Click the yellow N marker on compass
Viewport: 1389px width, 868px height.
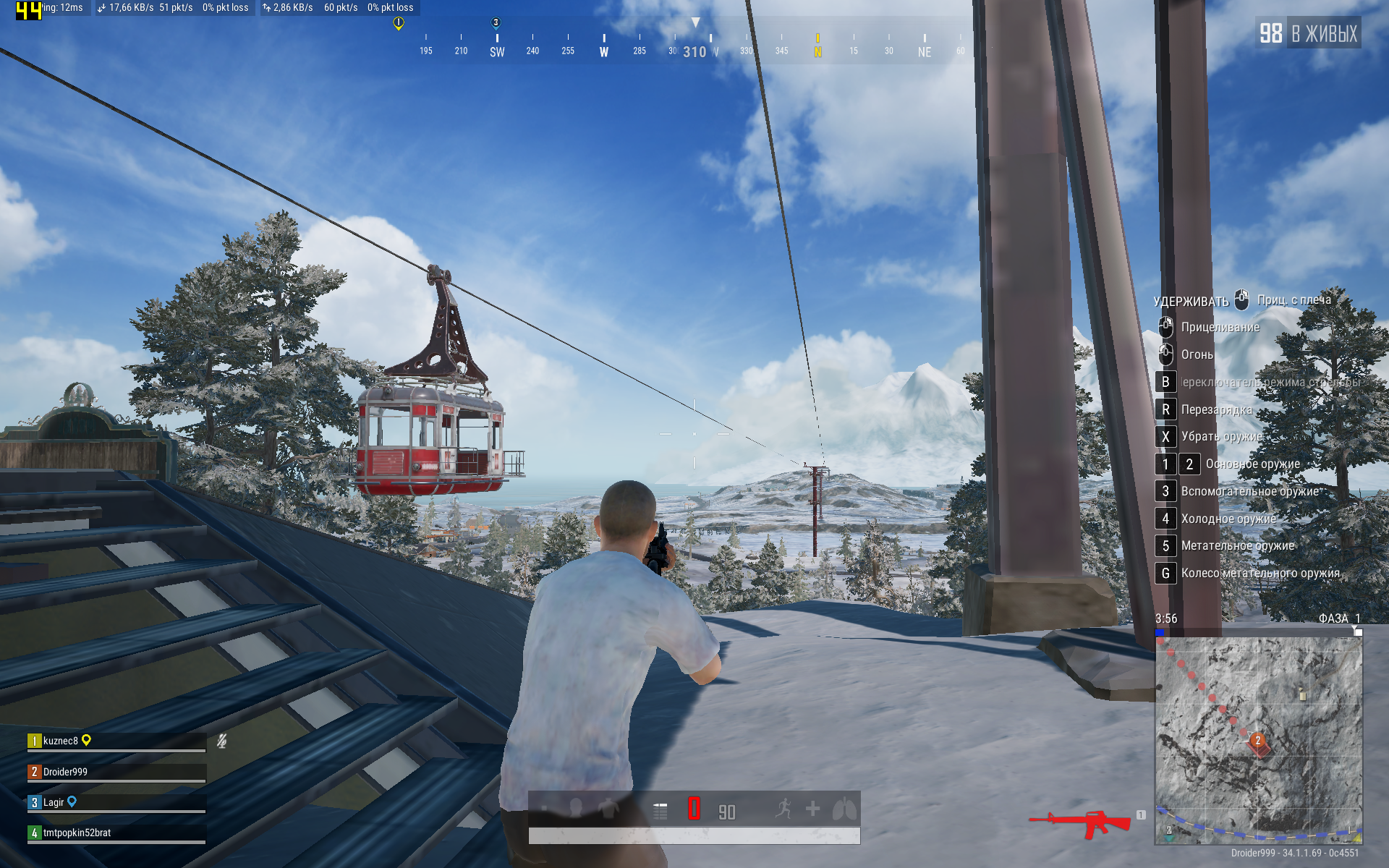817,51
